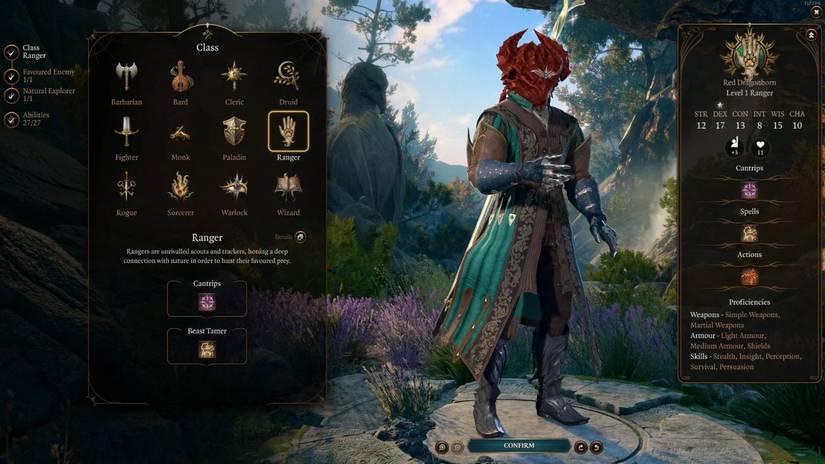Select the Druid class

click(x=288, y=77)
